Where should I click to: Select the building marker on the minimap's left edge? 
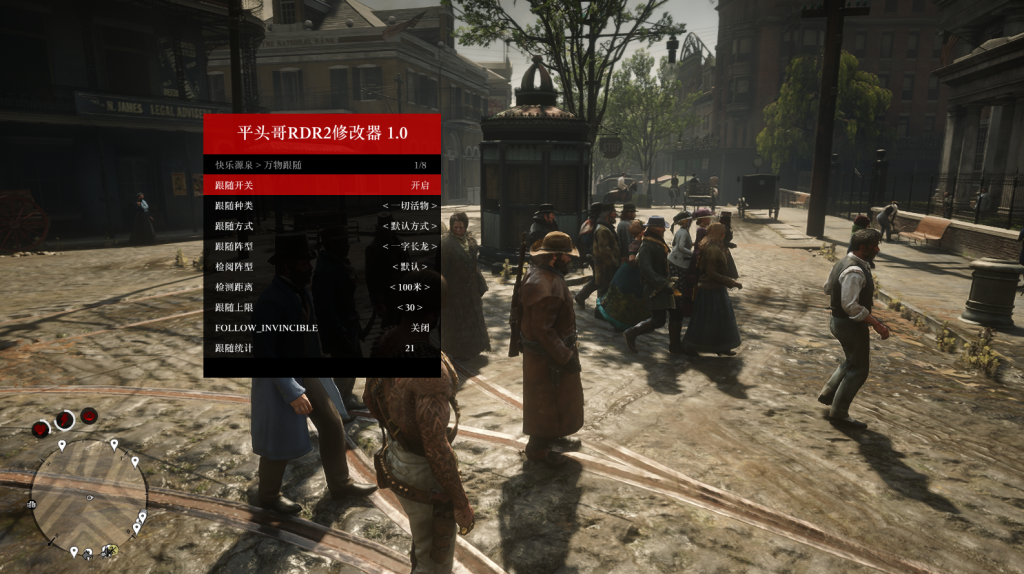coord(32,504)
